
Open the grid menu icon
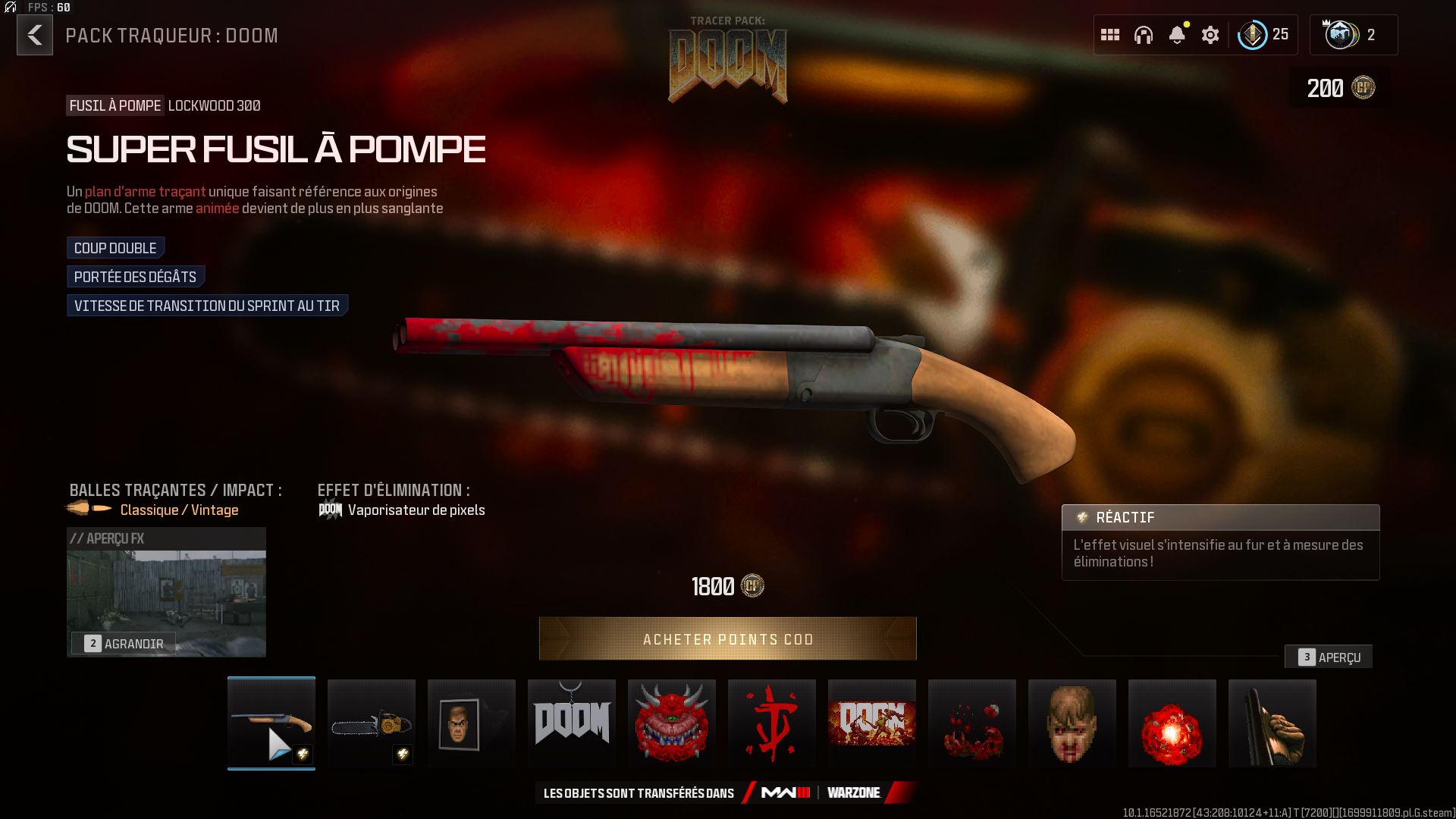point(1110,35)
